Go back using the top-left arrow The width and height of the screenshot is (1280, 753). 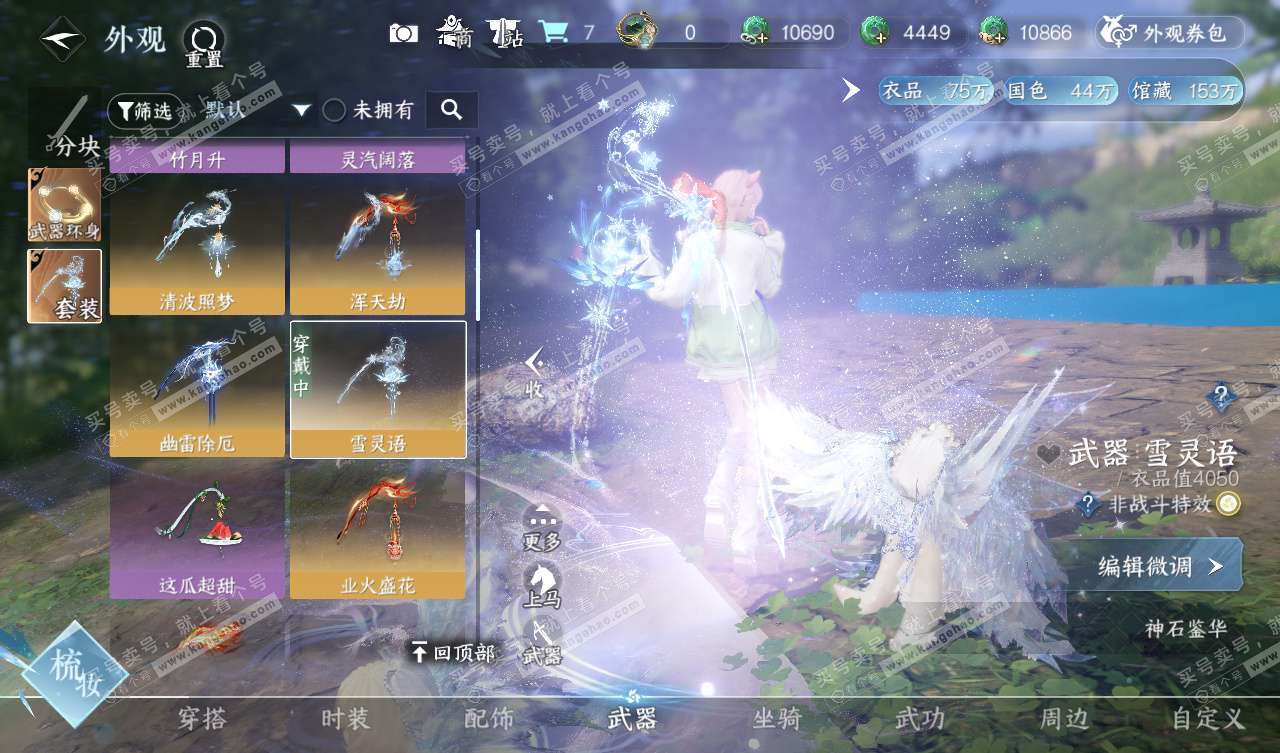[x=62, y=39]
